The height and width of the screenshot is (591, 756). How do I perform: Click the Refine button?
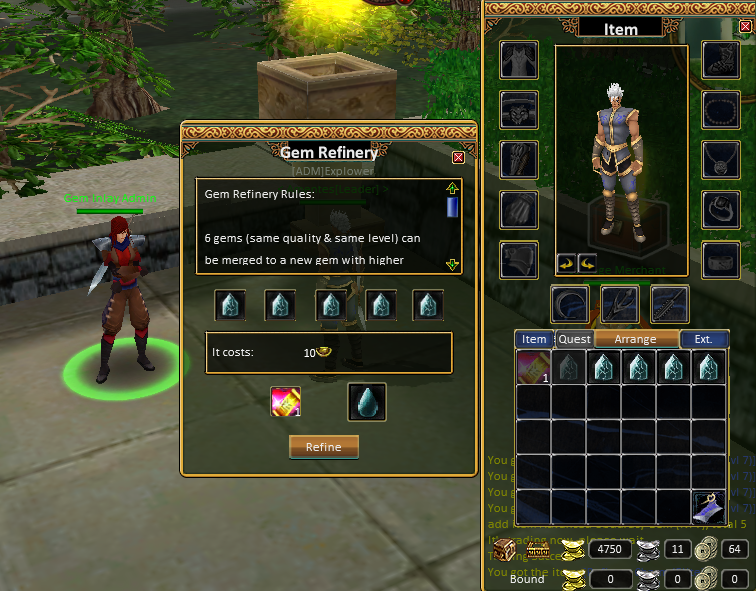click(x=323, y=447)
